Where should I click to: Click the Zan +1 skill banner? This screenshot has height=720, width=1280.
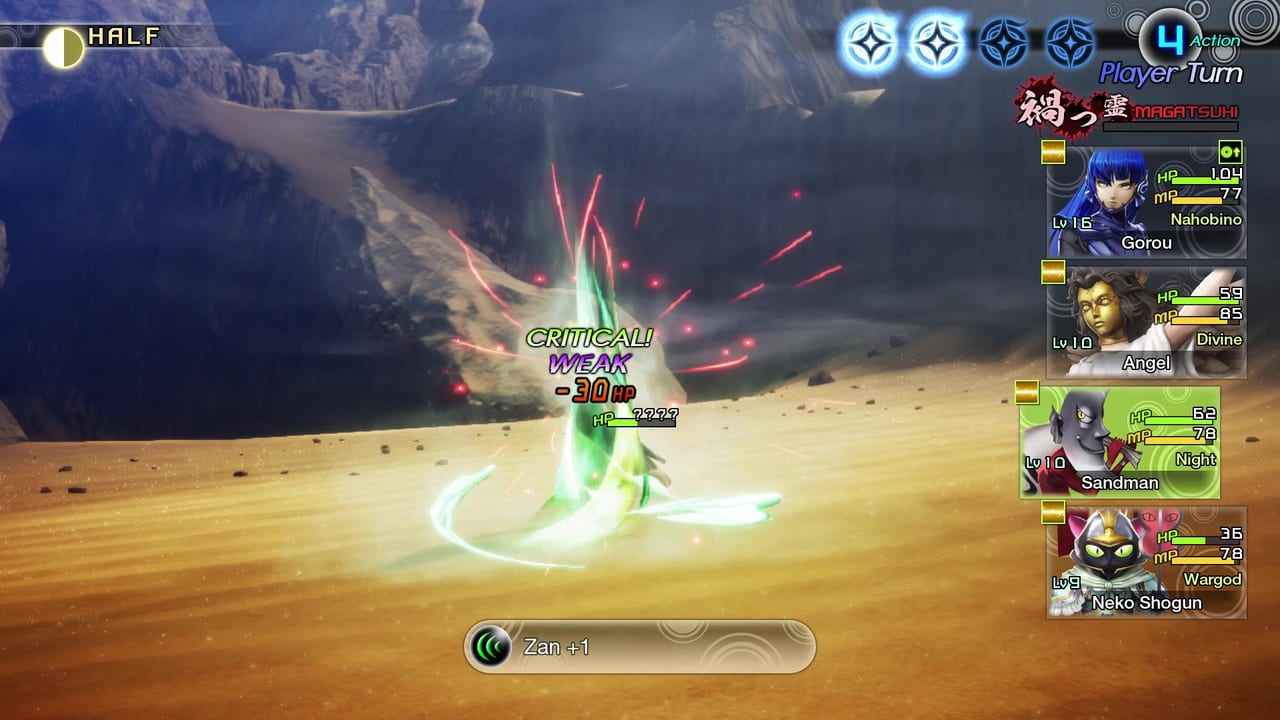pos(640,647)
